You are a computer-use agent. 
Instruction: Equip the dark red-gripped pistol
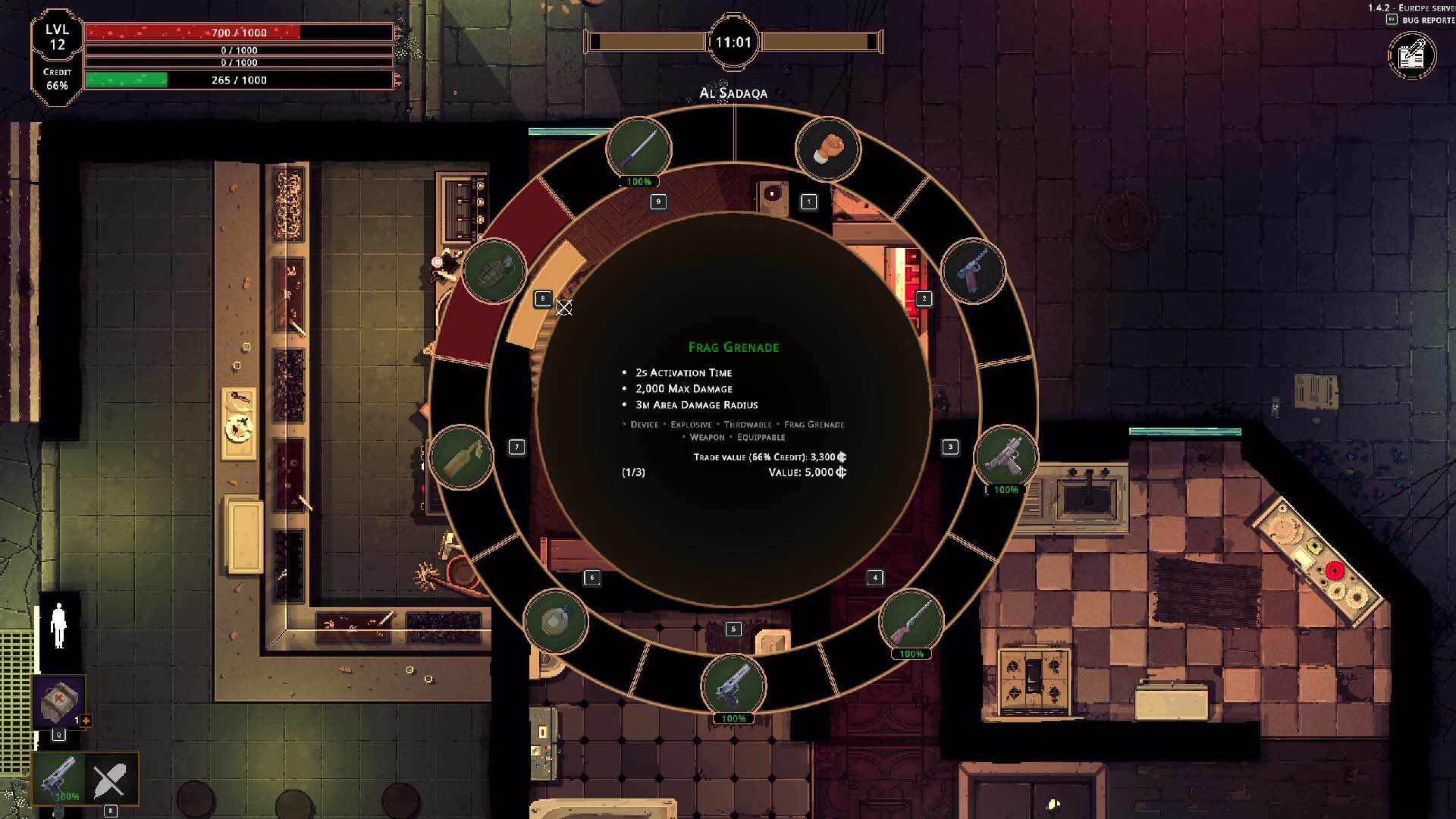tap(973, 271)
